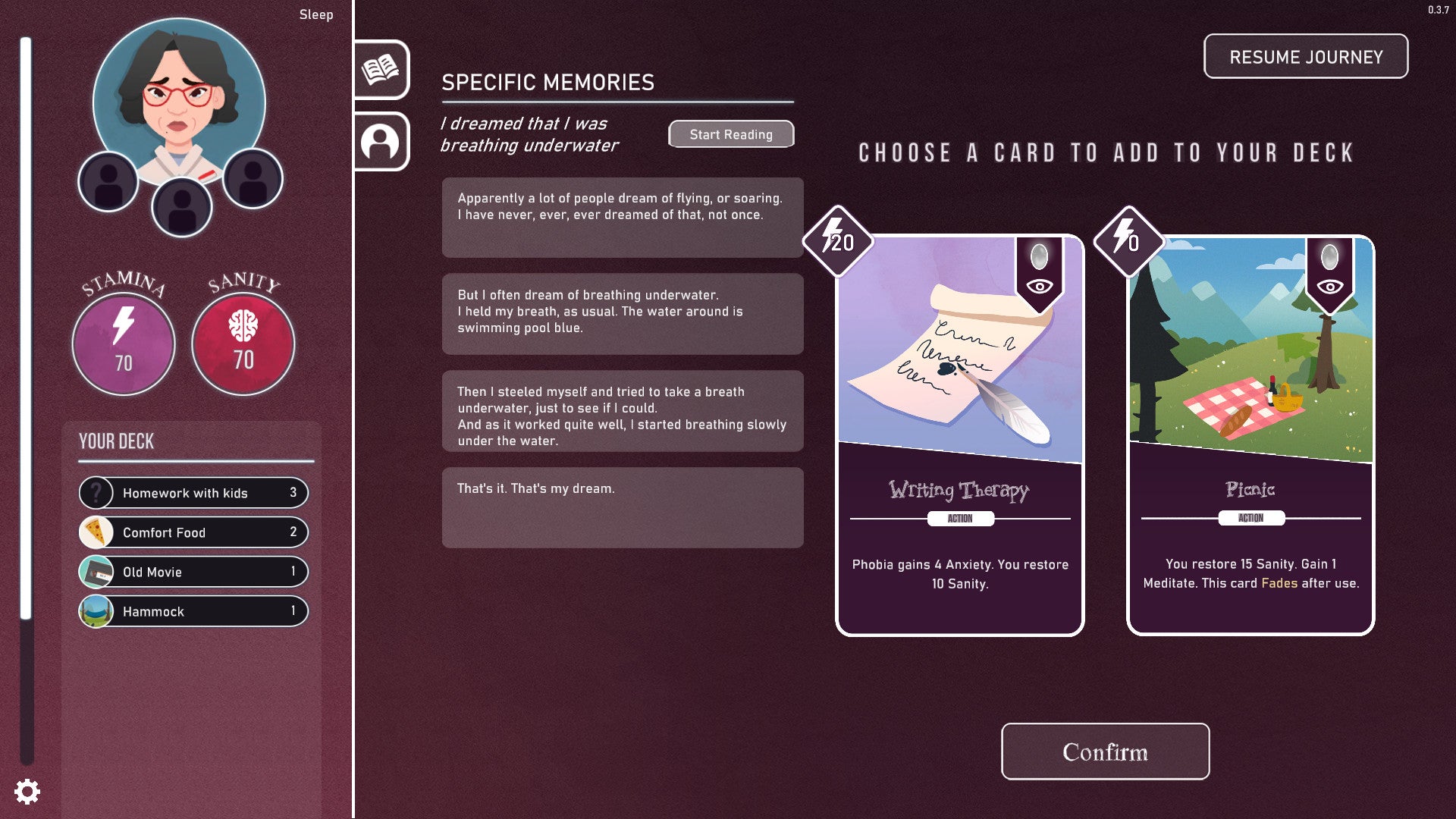Click the question mark icon on Homework with kids
Image resolution: width=1456 pixels, height=819 pixels.
click(96, 493)
